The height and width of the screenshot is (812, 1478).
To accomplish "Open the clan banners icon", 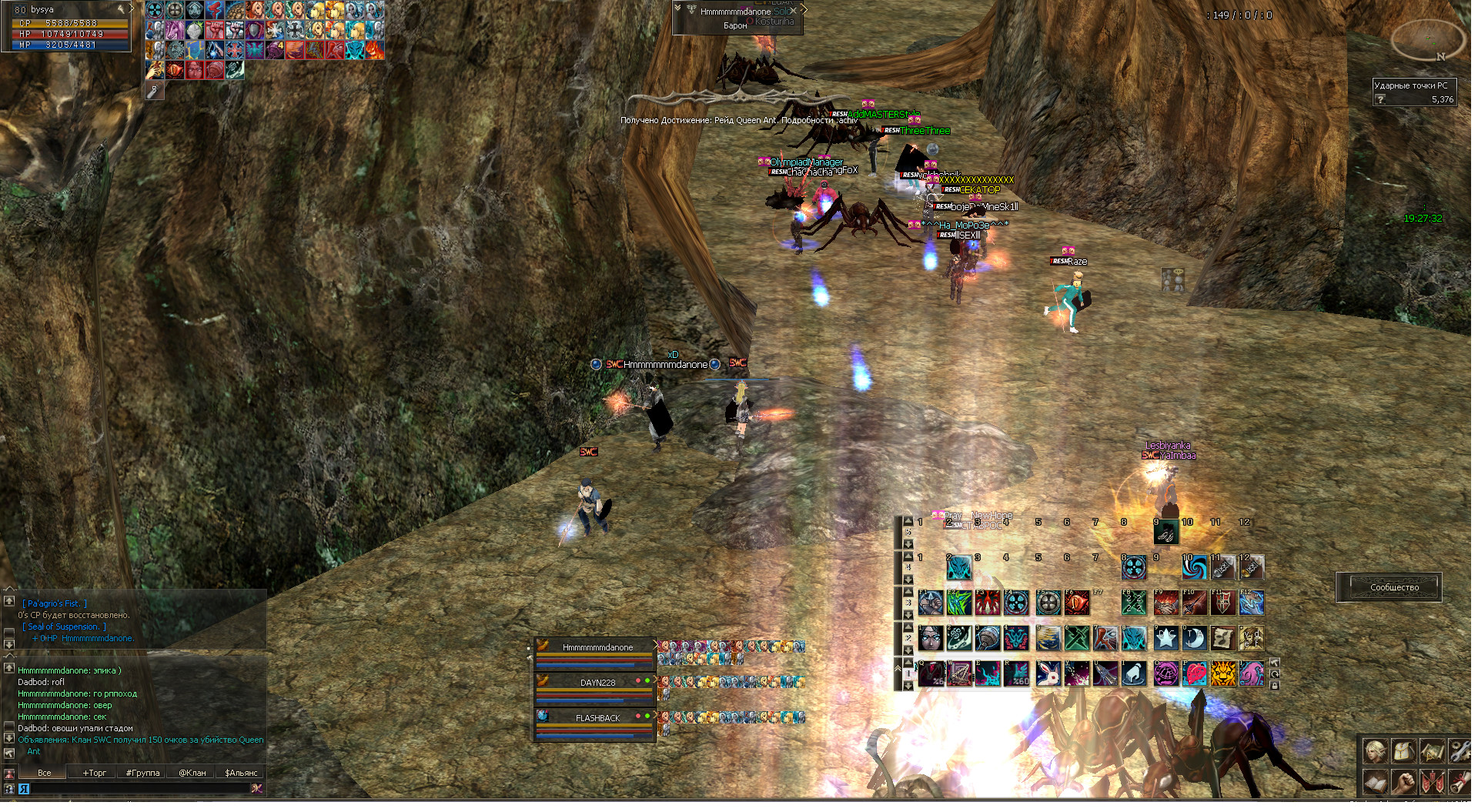I will pyautogui.click(x=1431, y=782).
